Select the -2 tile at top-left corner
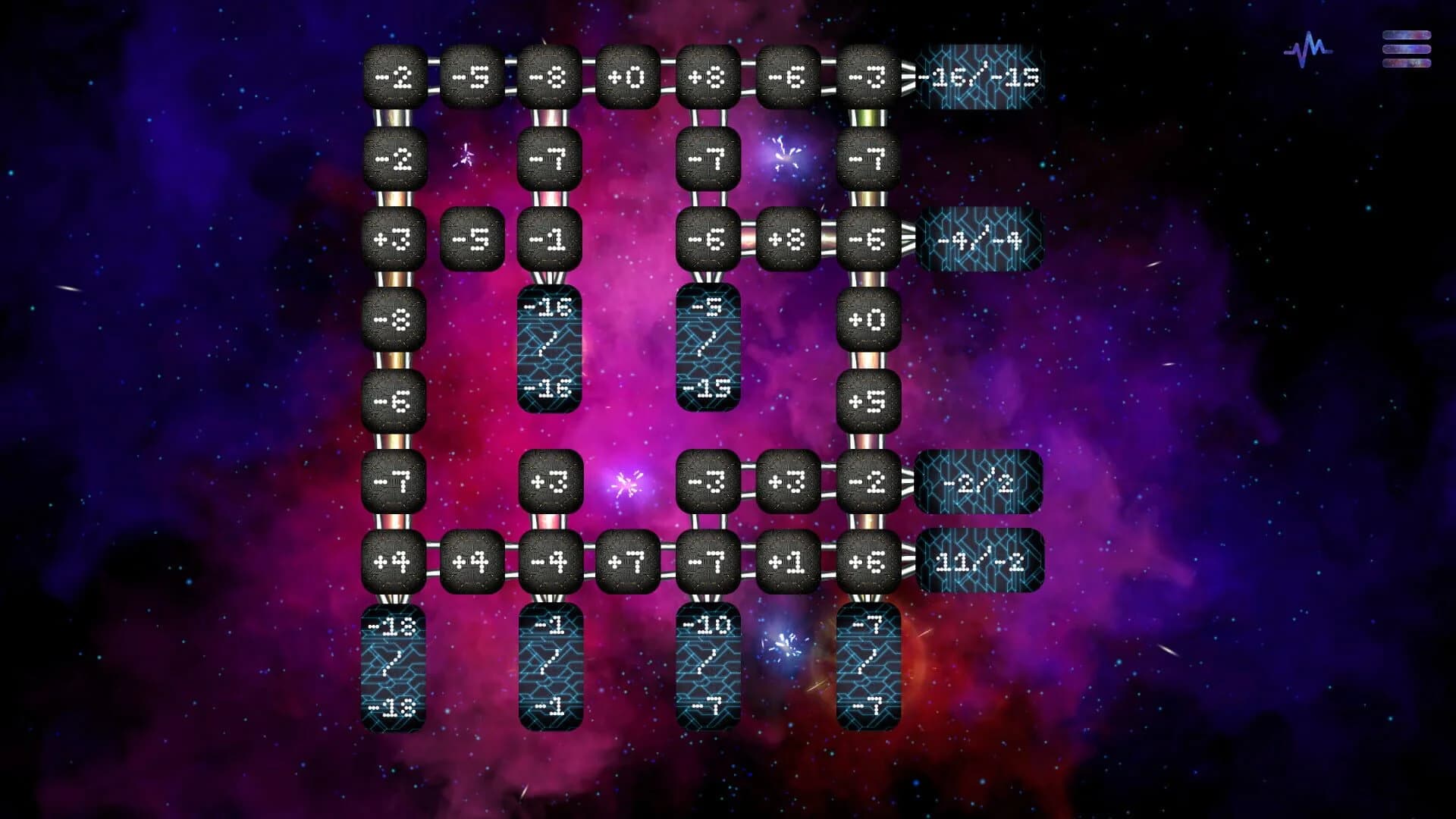1456x819 pixels. coord(394,77)
